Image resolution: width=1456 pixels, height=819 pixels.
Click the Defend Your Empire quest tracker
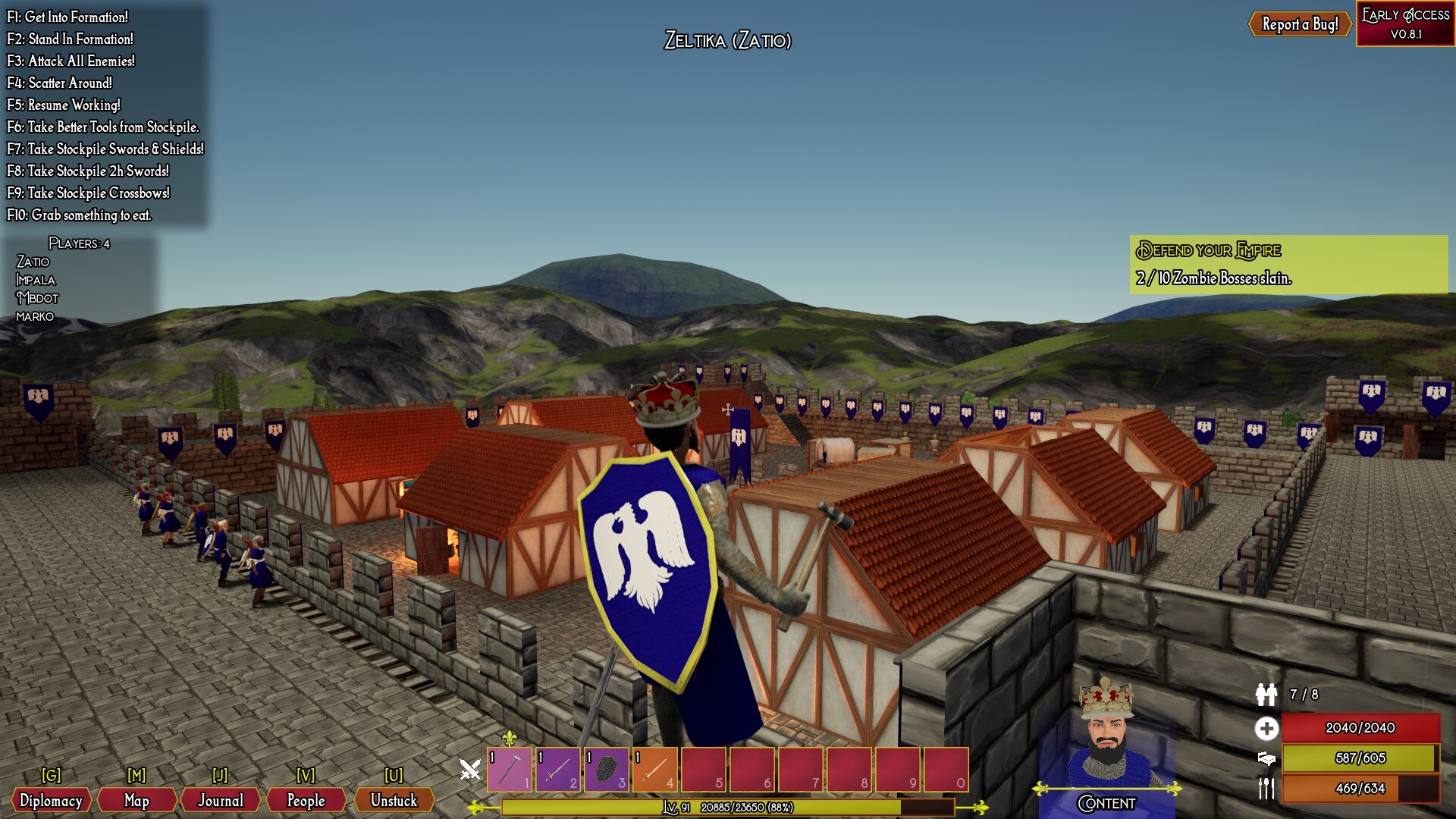click(x=1288, y=264)
